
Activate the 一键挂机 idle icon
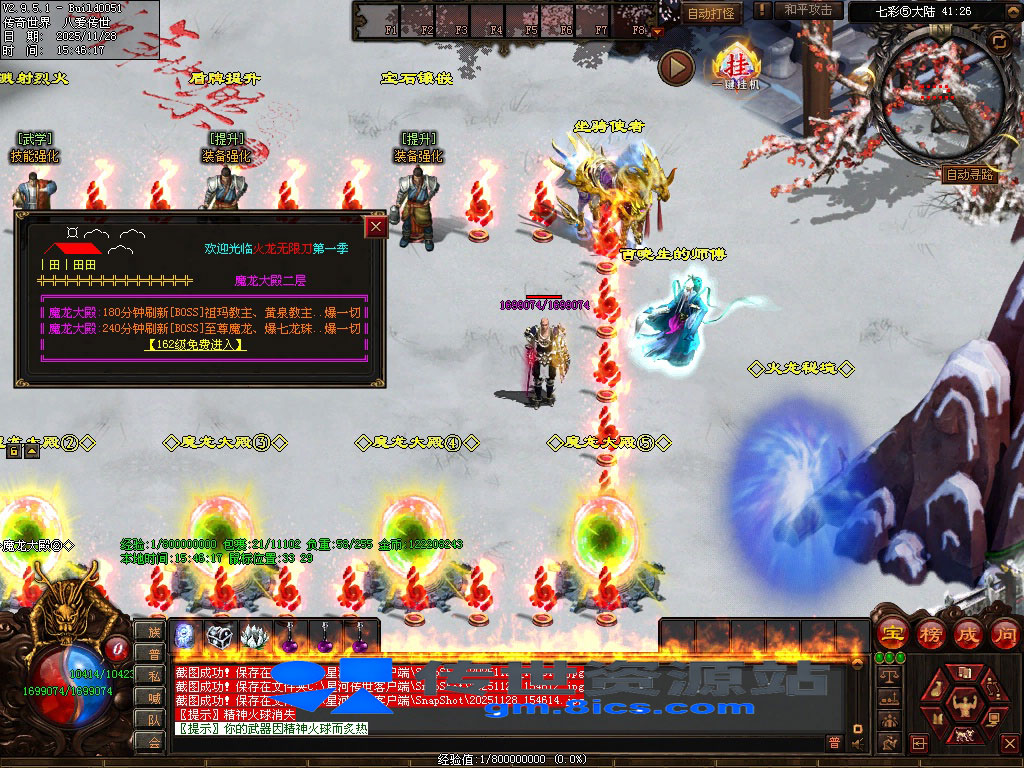click(735, 67)
